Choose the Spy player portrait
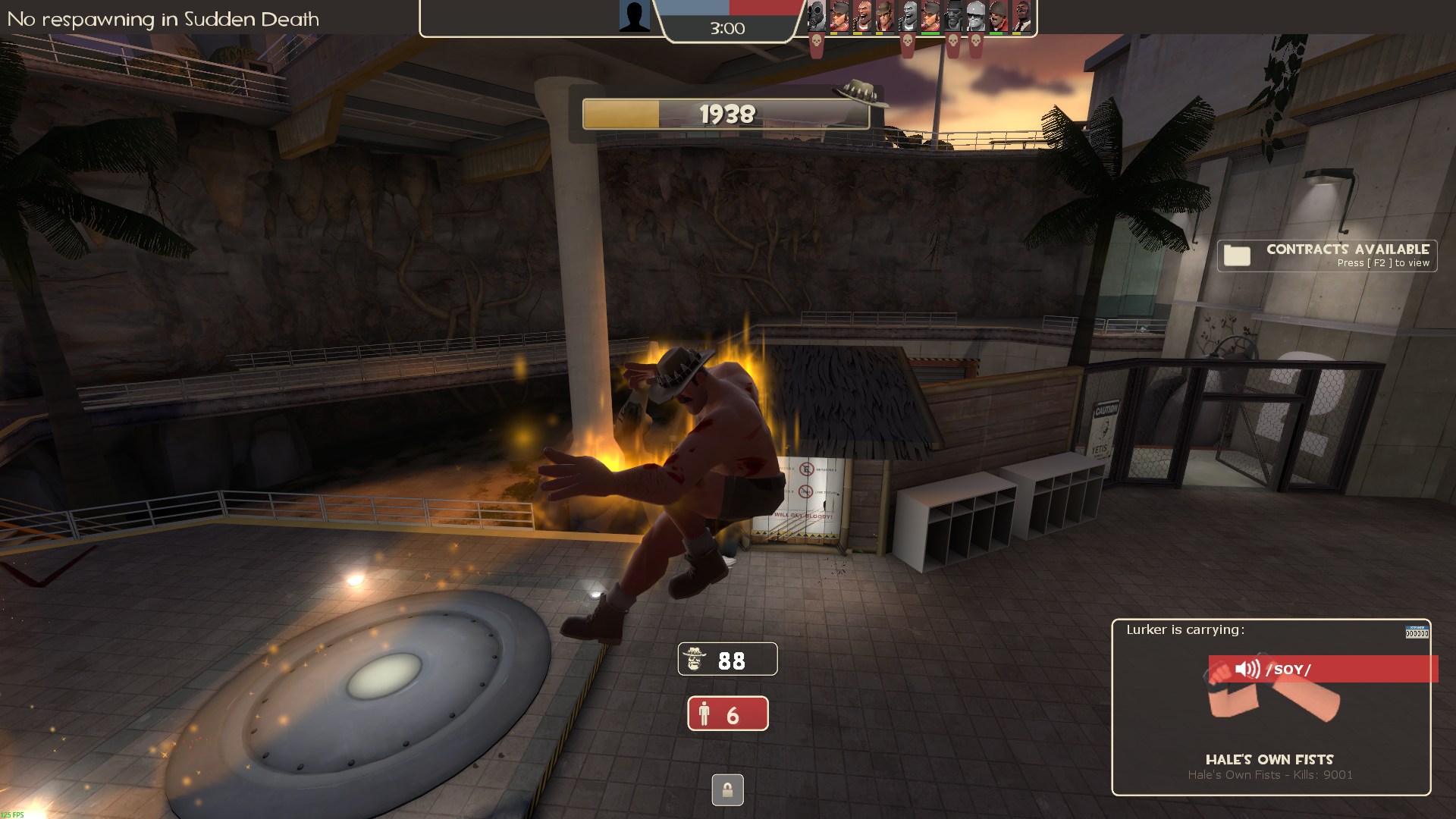The width and height of the screenshot is (1456, 819). (x=1021, y=16)
